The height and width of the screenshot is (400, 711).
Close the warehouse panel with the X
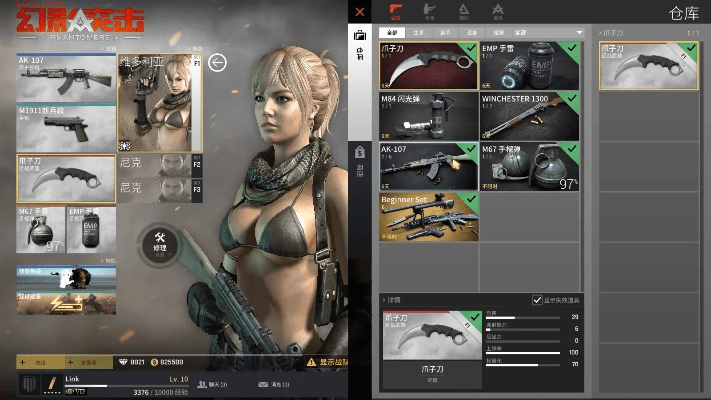360,12
